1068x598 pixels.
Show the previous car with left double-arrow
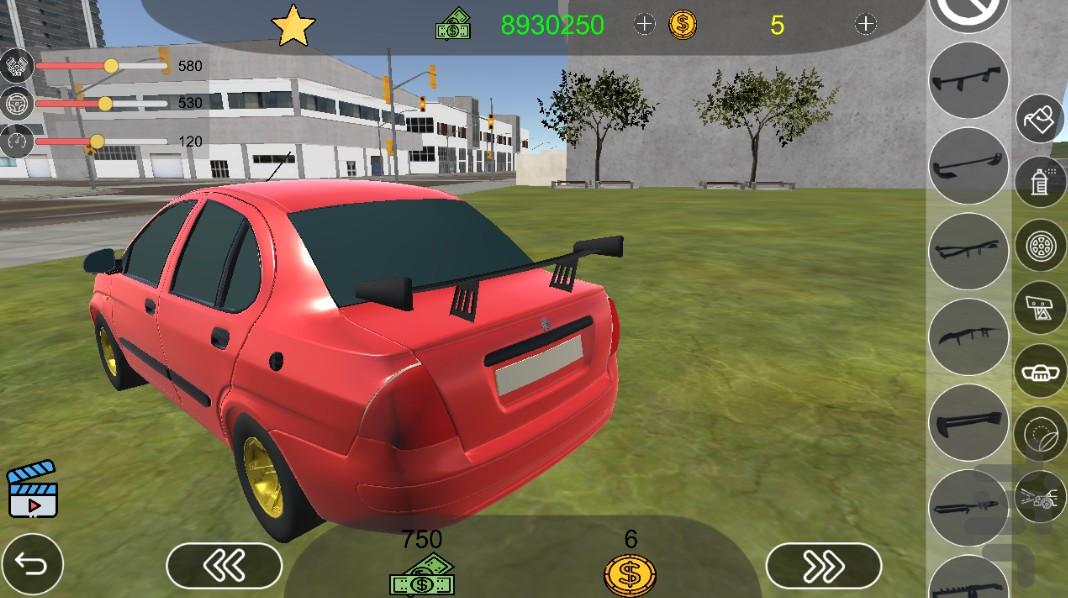point(223,567)
